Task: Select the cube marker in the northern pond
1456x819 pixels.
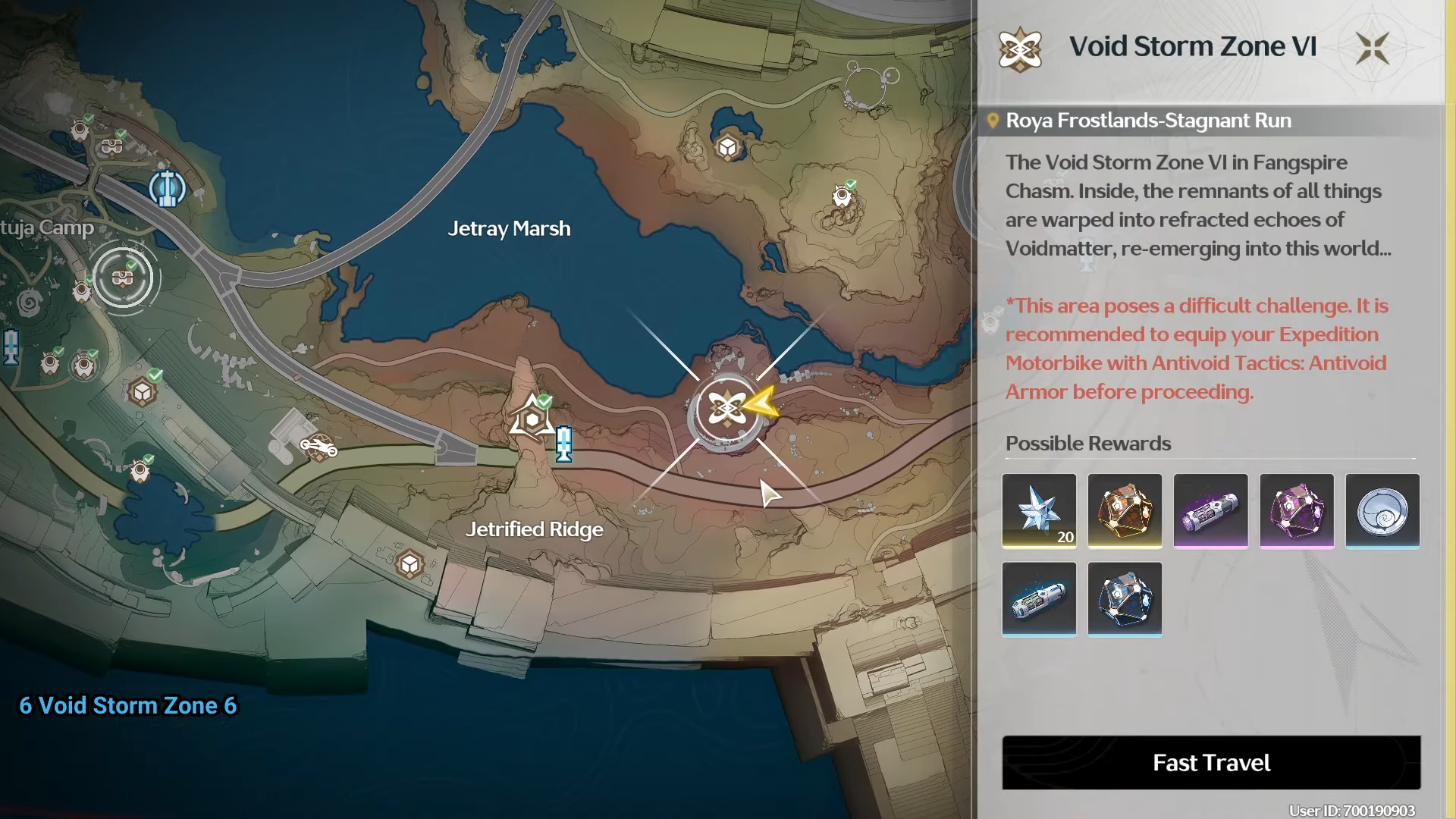Action: pyautogui.click(x=728, y=147)
